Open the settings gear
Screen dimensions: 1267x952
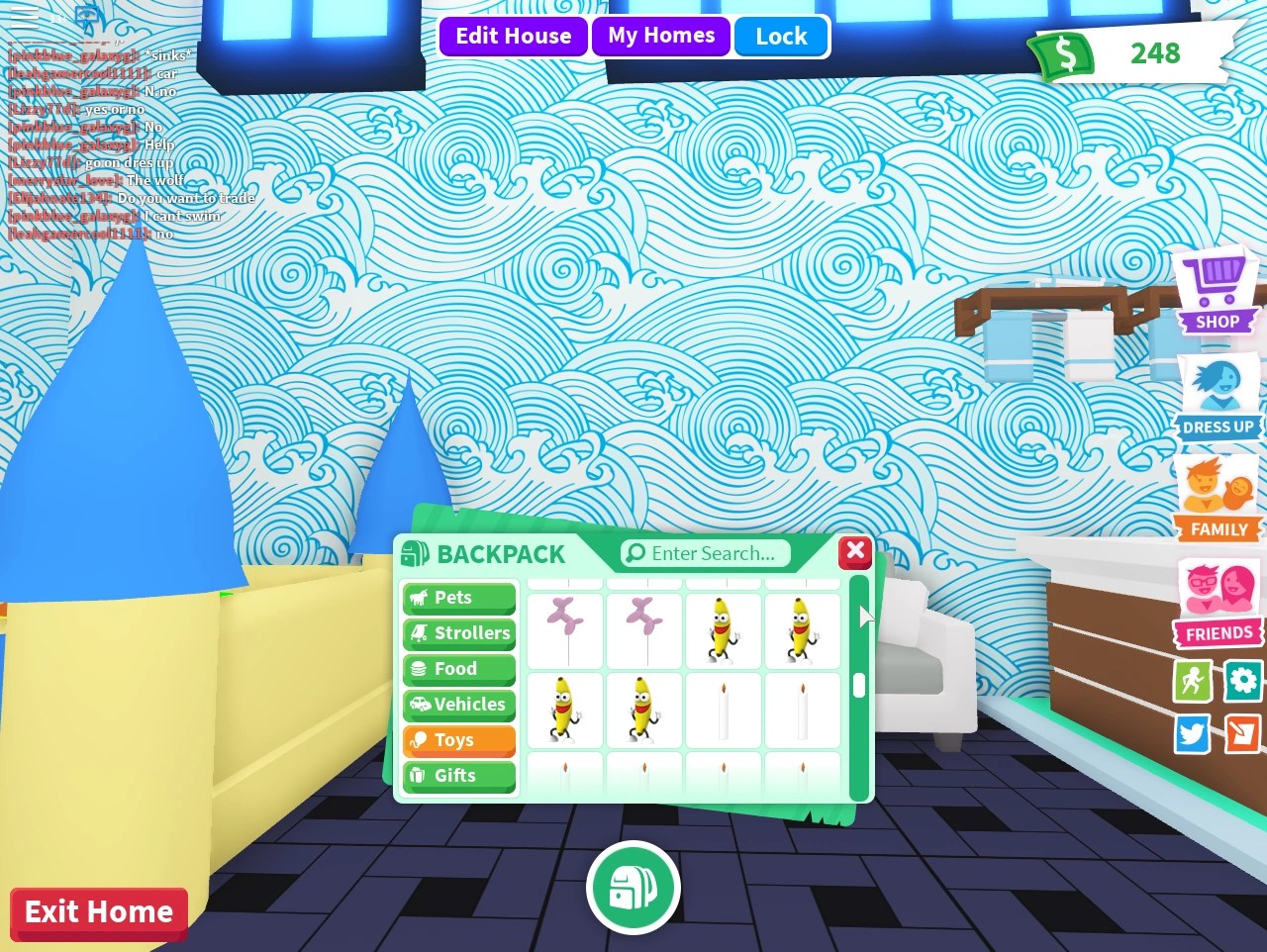pos(1242,682)
